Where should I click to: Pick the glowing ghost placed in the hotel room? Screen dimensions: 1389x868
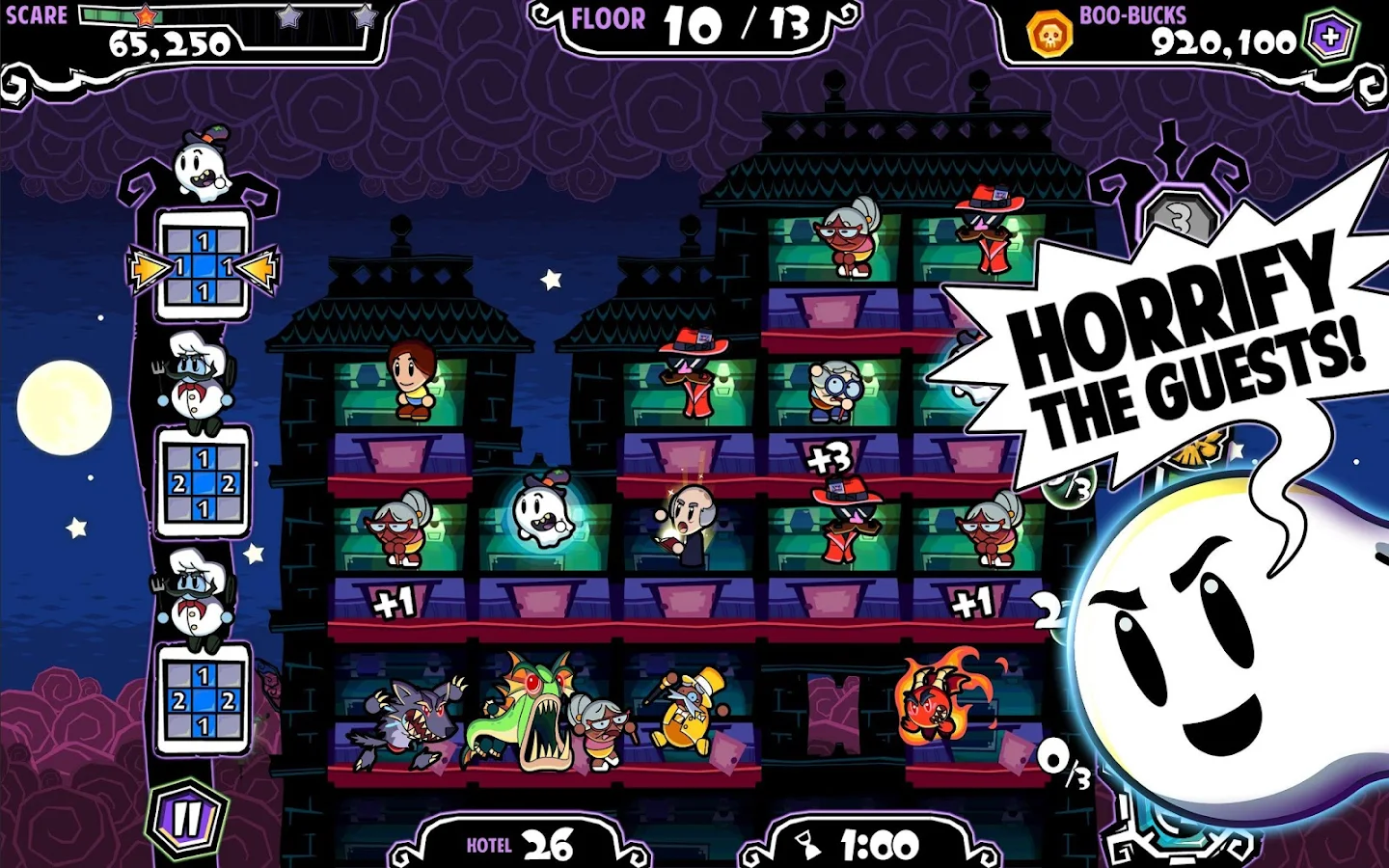click(x=543, y=511)
